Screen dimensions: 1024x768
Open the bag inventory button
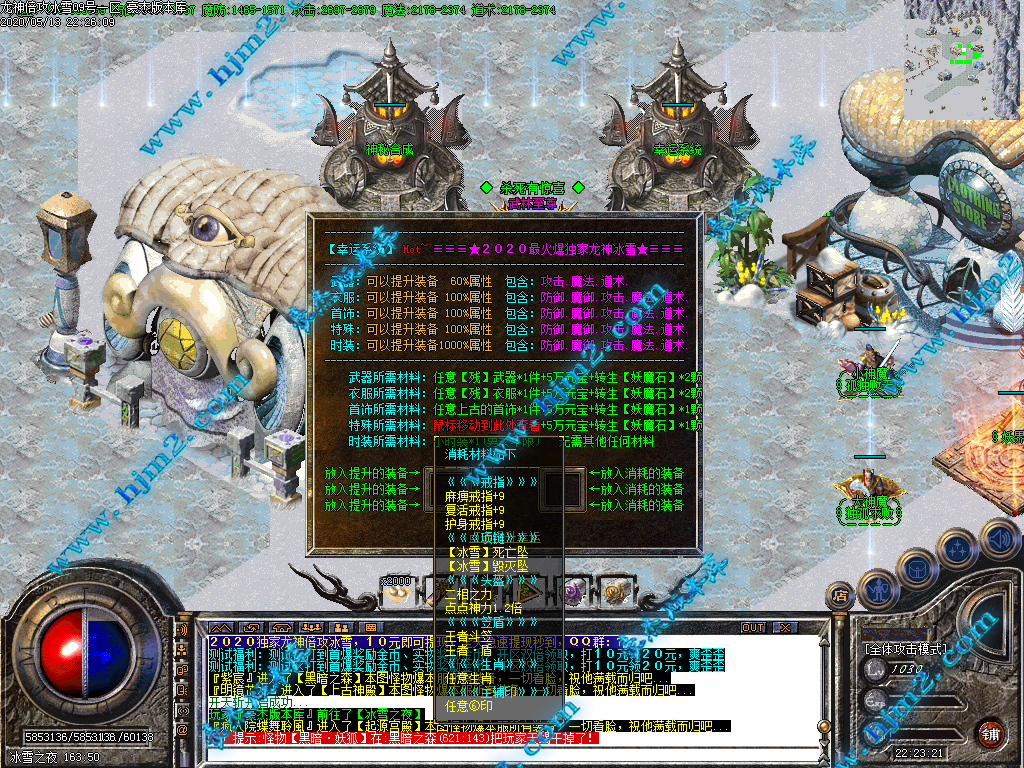click(918, 567)
